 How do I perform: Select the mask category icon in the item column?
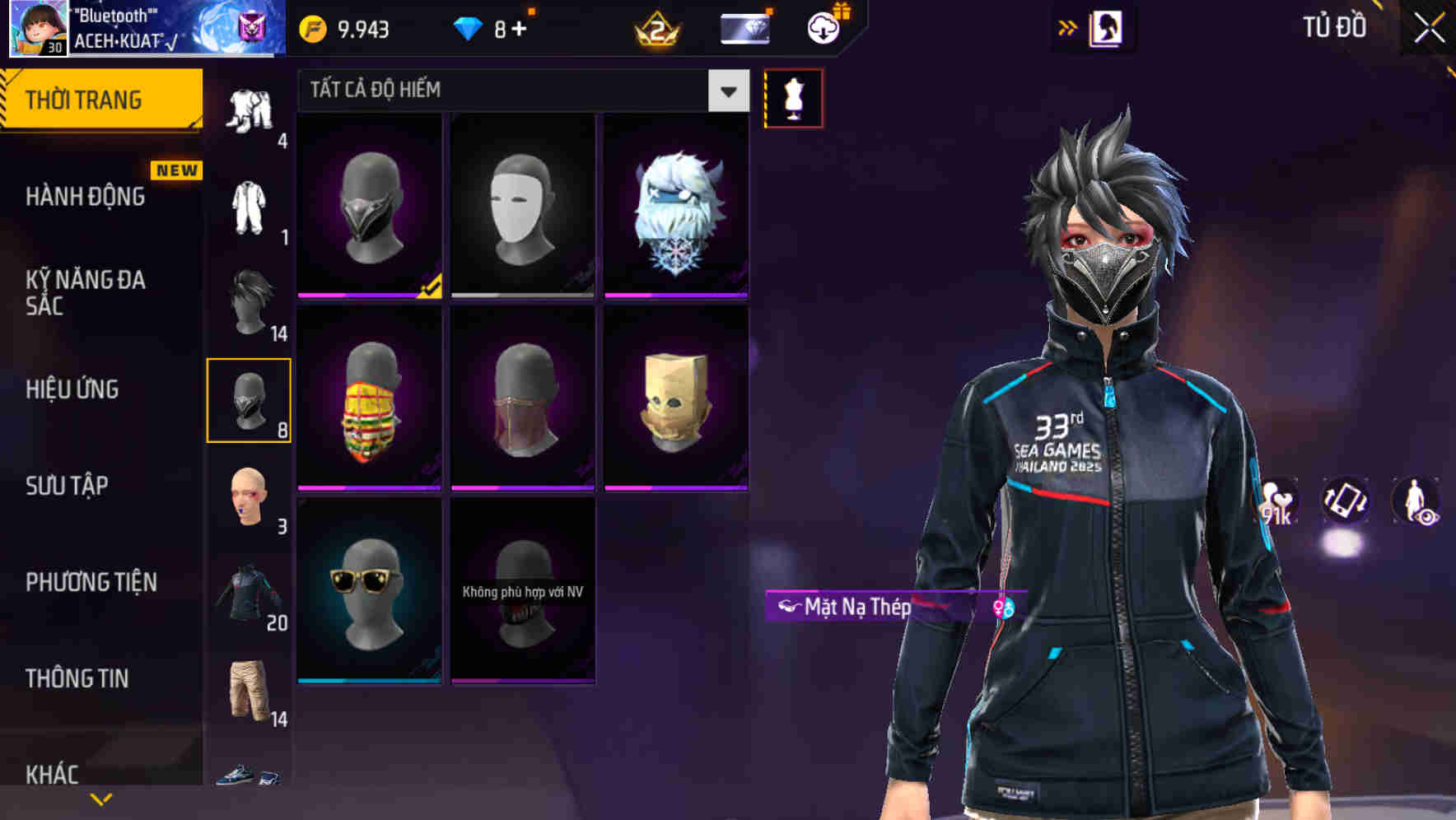(250, 401)
